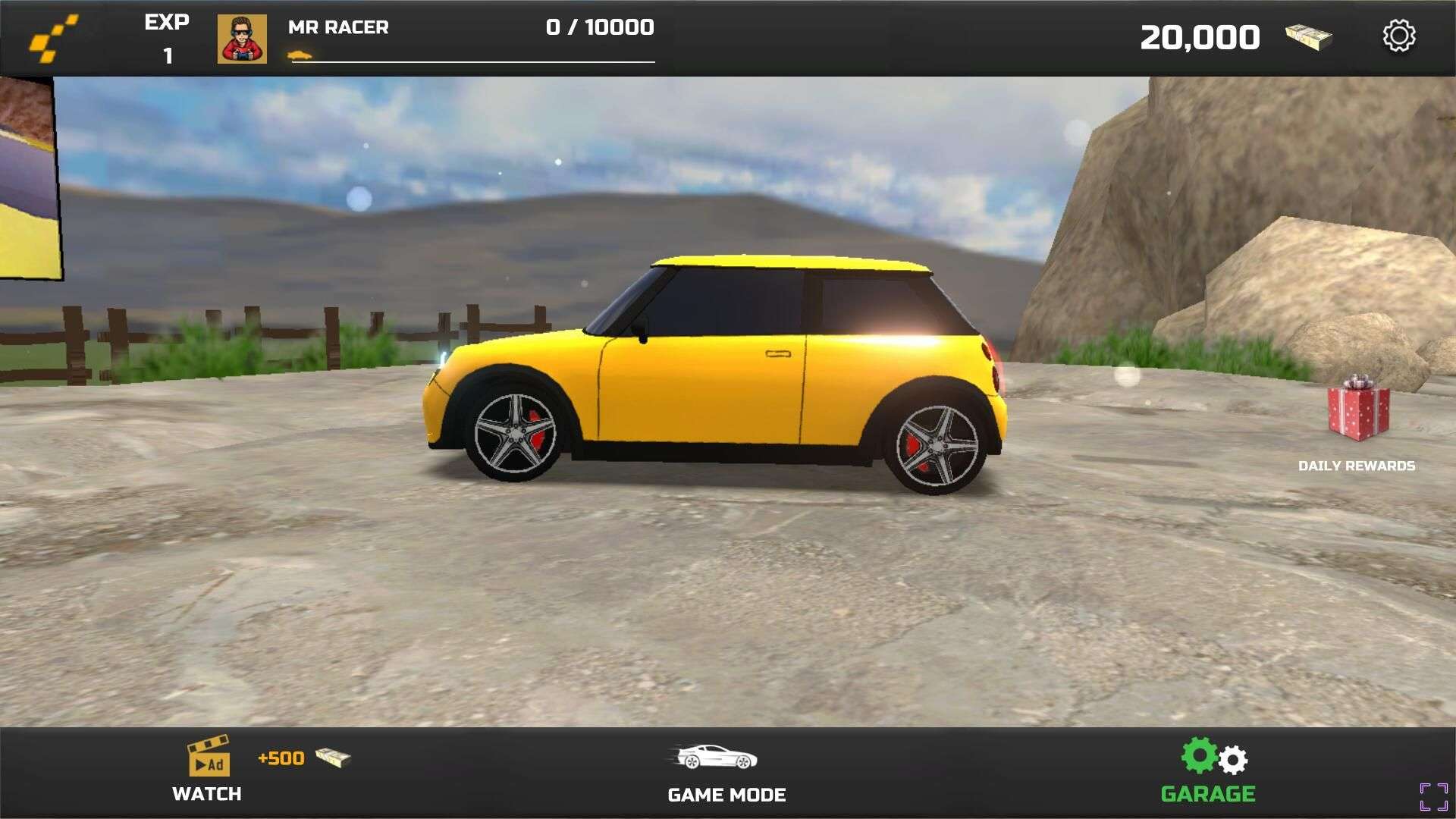The image size is (1456, 819).
Task: Click the MR RACER profile avatar
Action: 242,39
